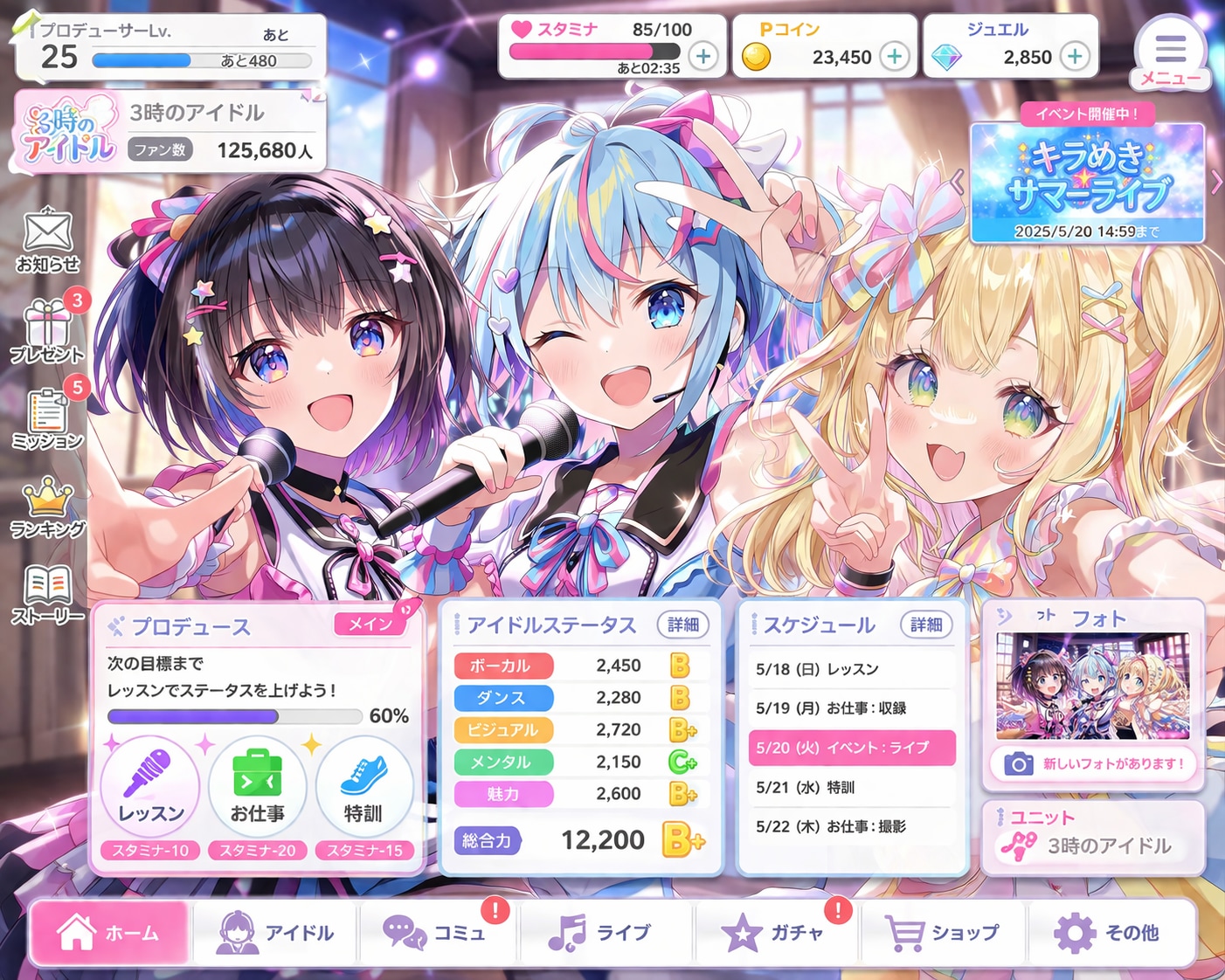Open アイドルステータス details via 詳細
This screenshot has width=1225, height=980.
click(x=684, y=625)
